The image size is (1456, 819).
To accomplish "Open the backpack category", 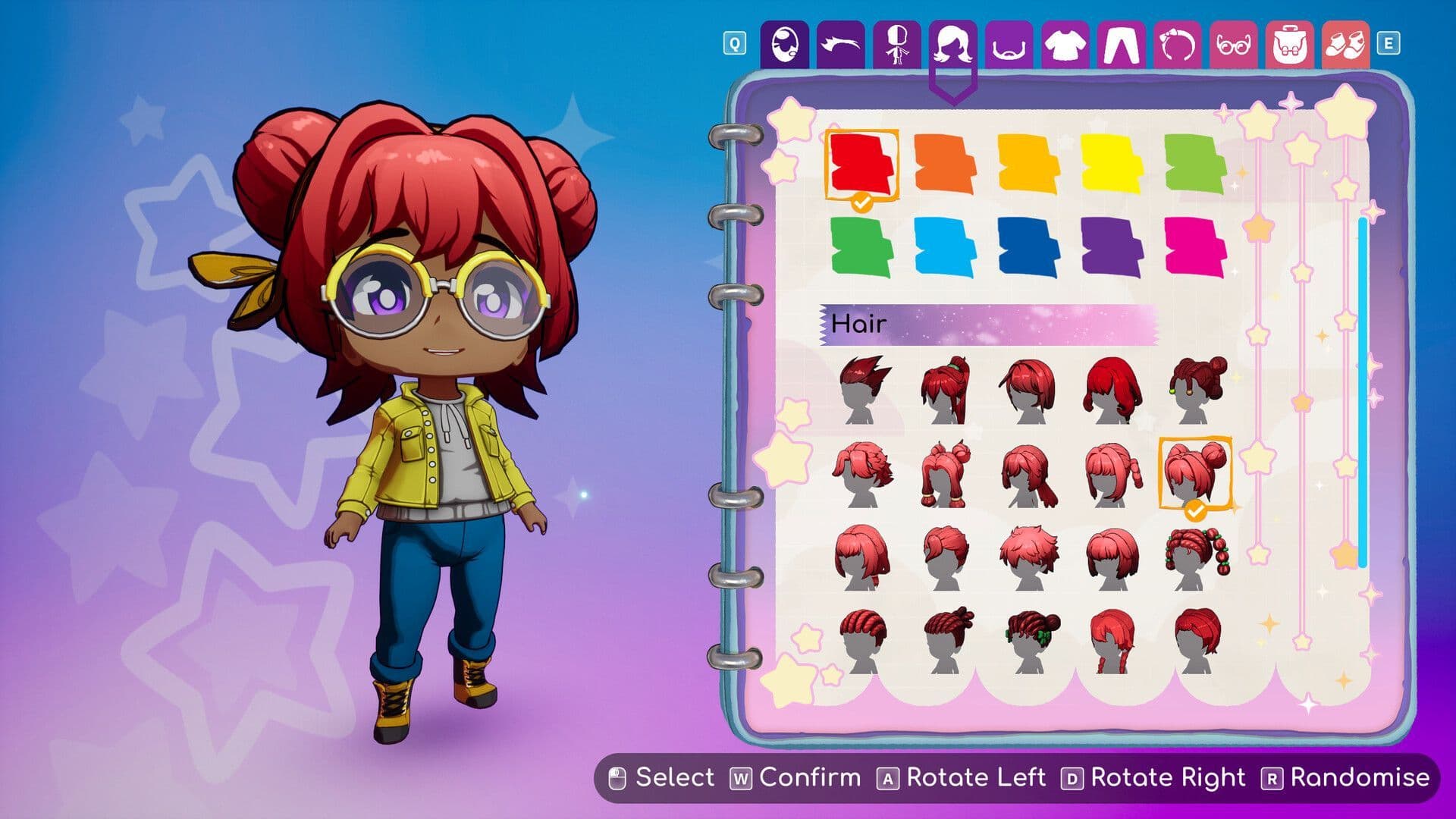I will pyautogui.click(x=1289, y=47).
